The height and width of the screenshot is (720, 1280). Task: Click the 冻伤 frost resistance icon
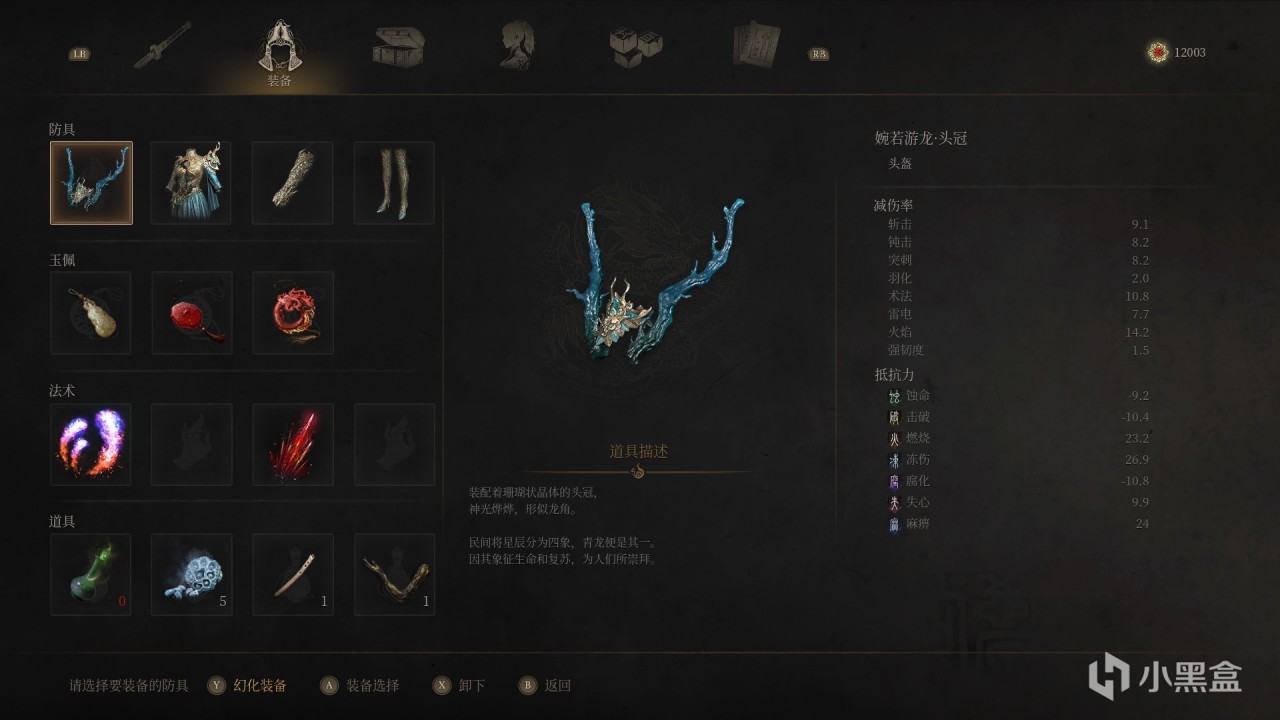pyautogui.click(x=895, y=459)
